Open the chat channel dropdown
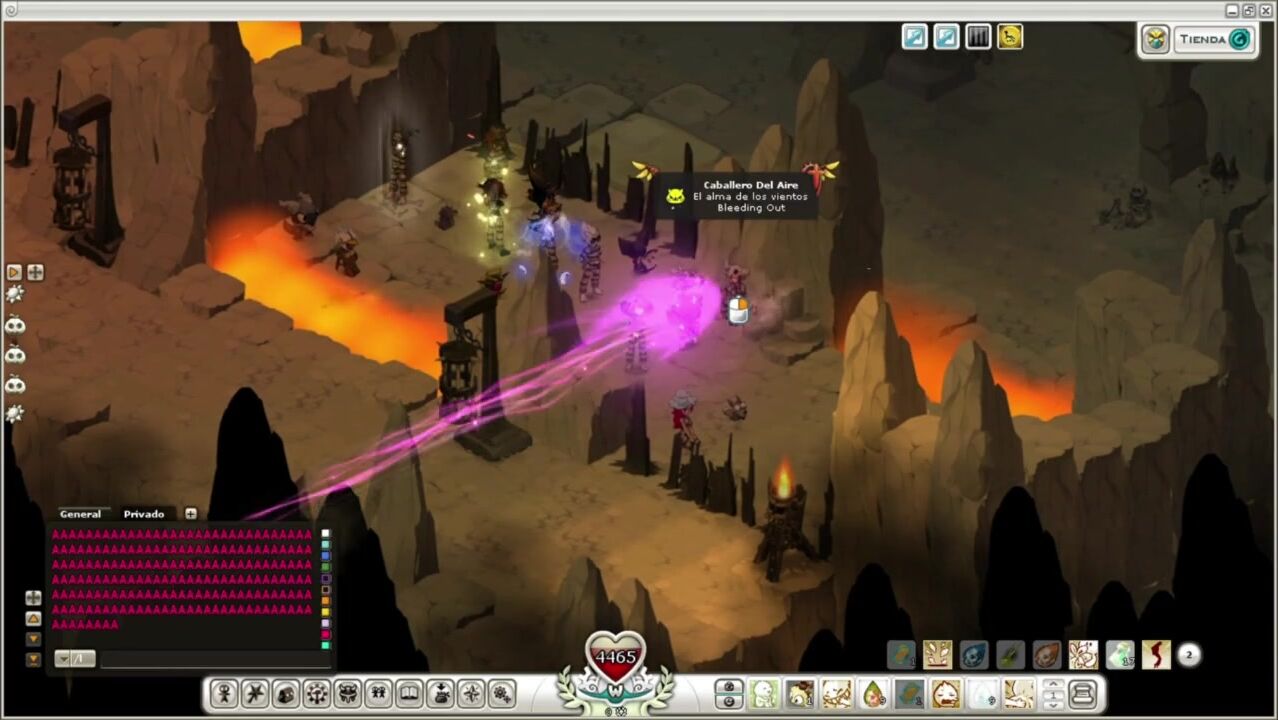1278x720 pixels. (x=74, y=659)
